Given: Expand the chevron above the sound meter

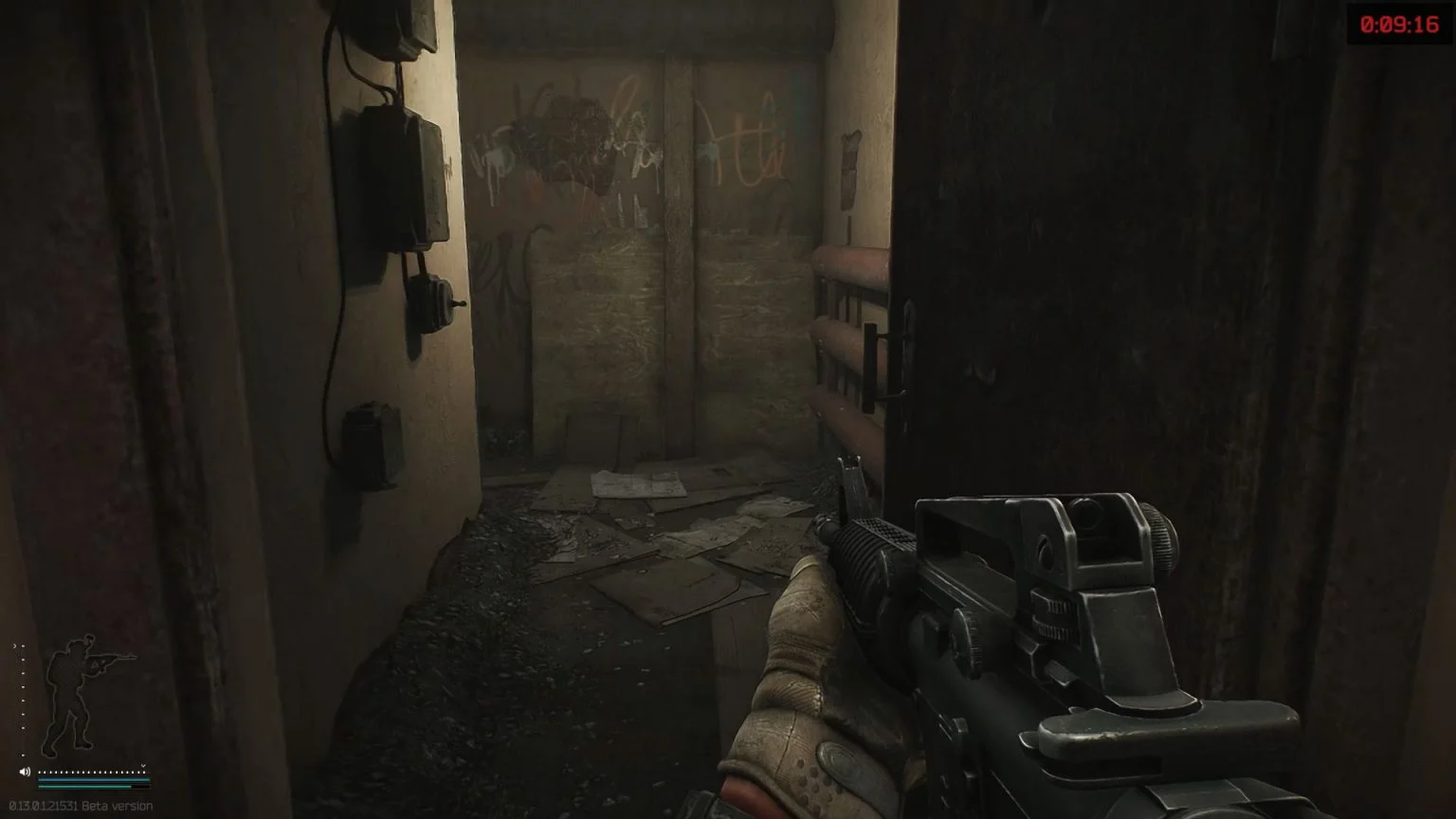Looking at the screenshot, I should point(142,766).
